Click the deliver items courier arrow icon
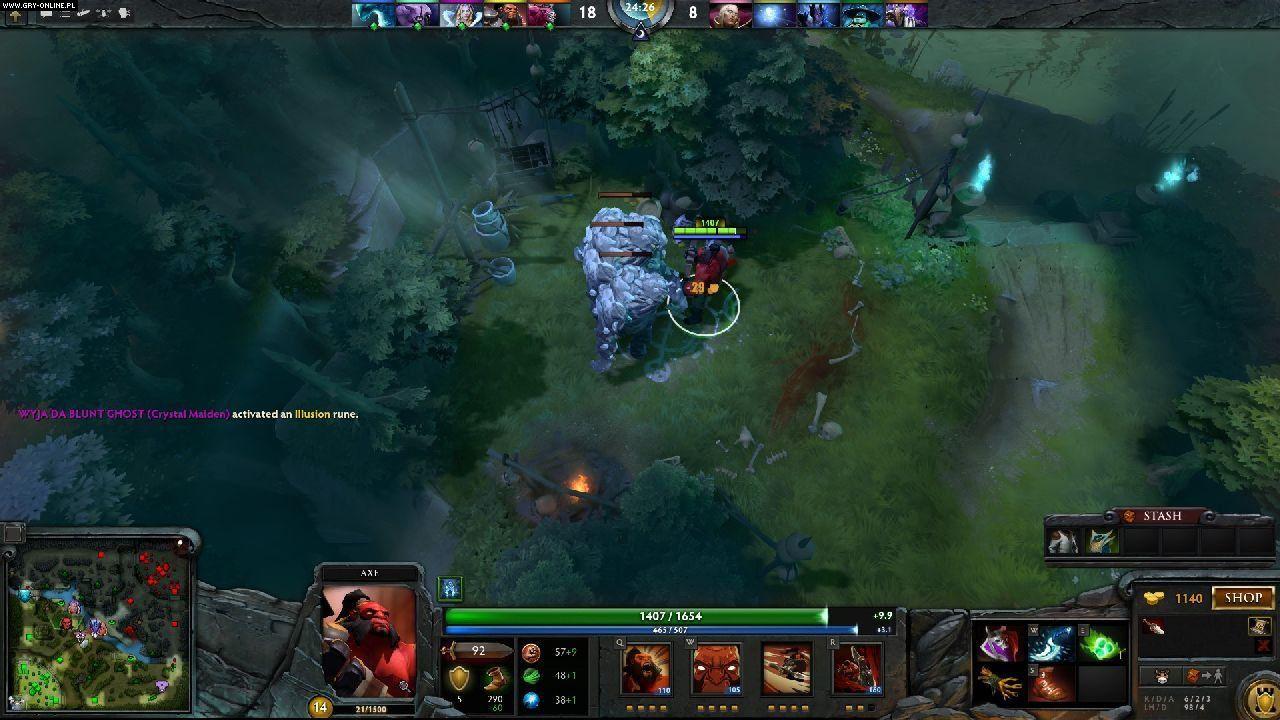Image resolution: width=1280 pixels, height=720 pixels. (1203, 677)
